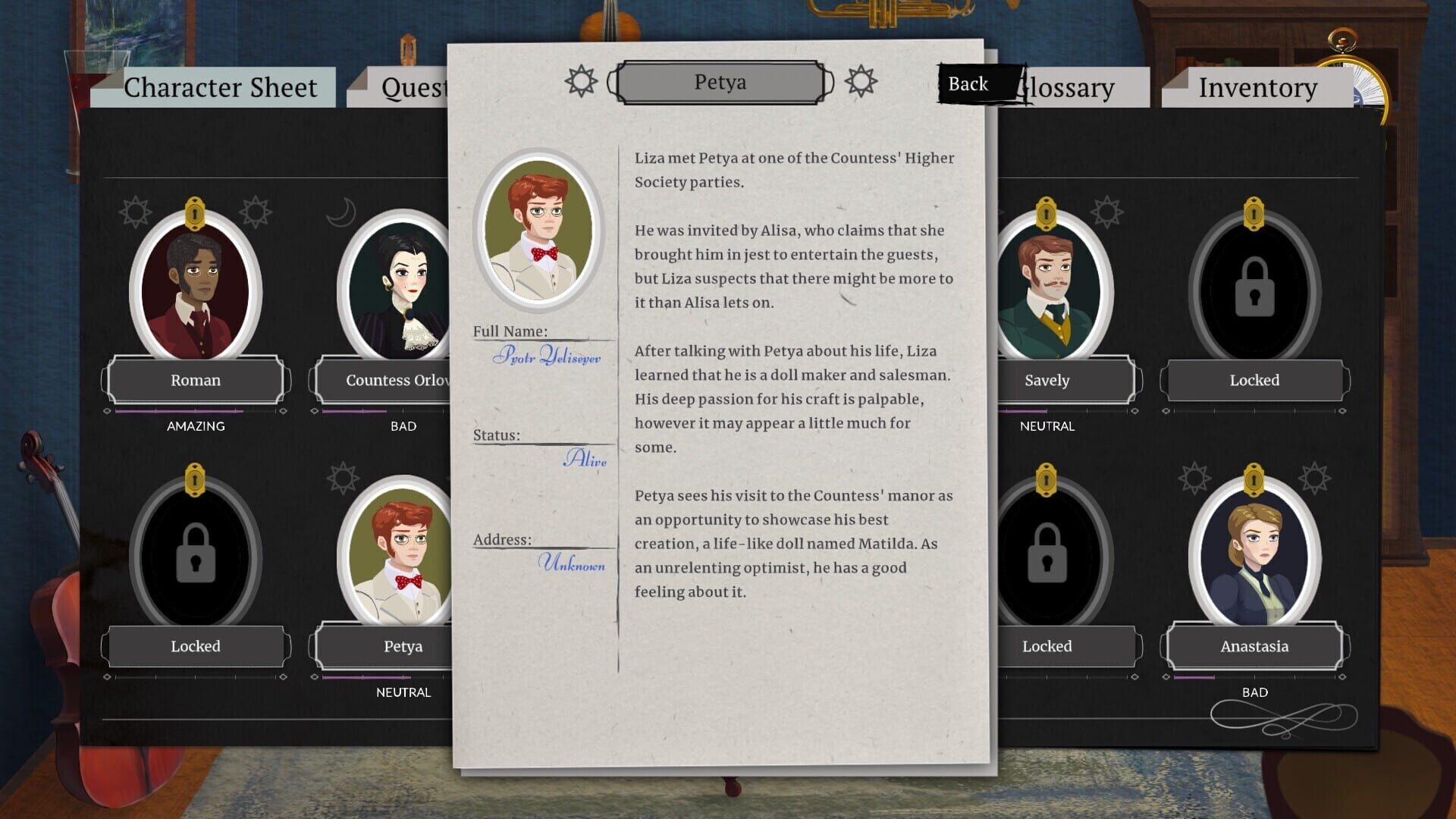This screenshot has width=1456, height=819.
Task: Click the Back button
Action: (x=968, y=83)
